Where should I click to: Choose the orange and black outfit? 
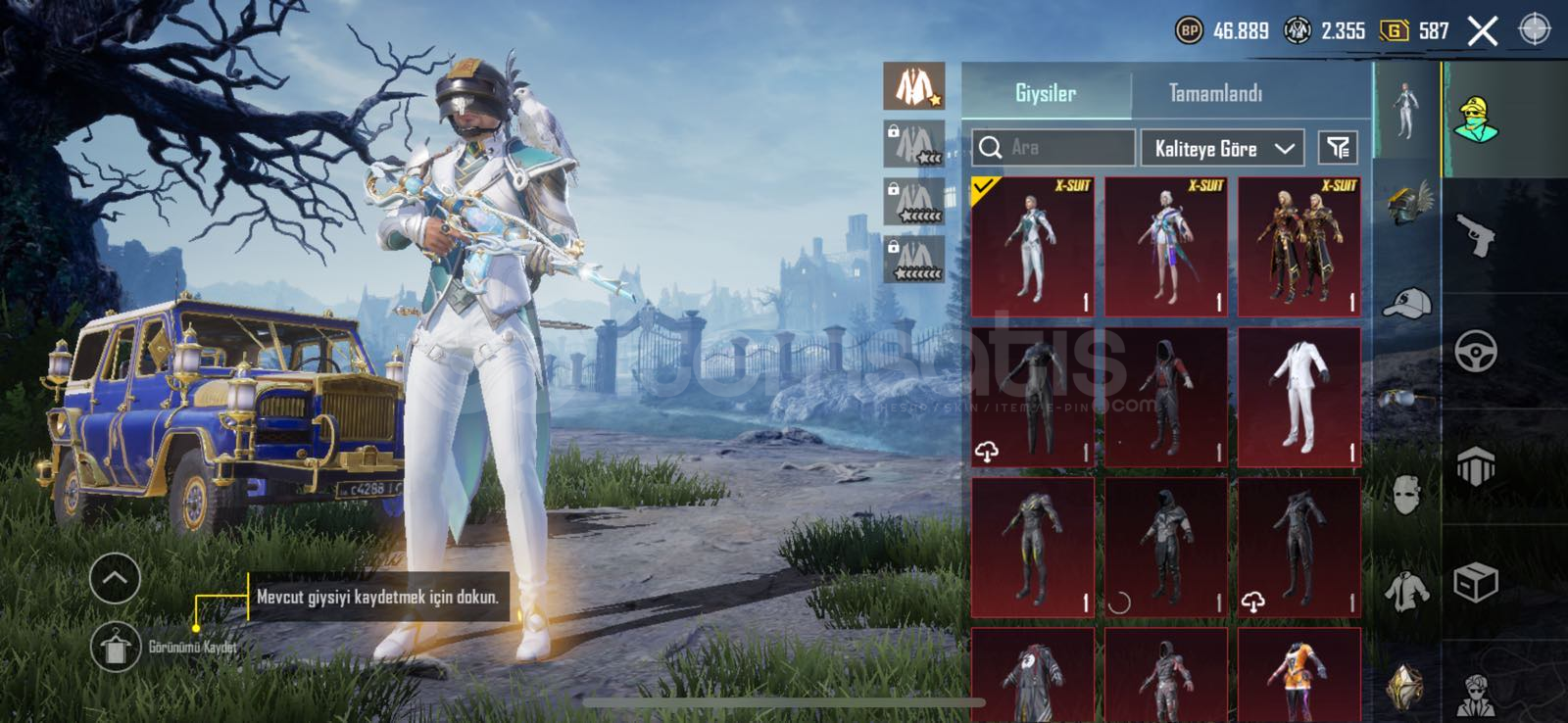1299,676
